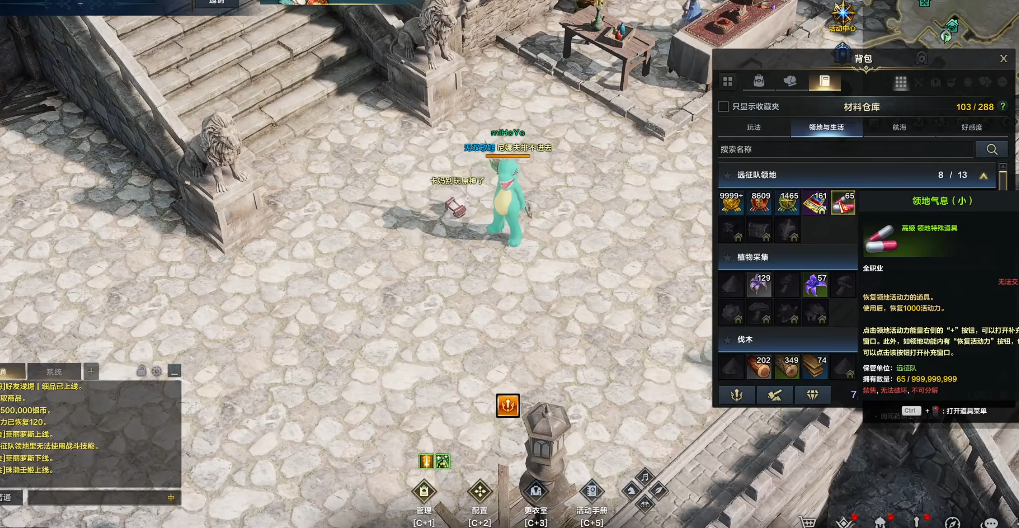
Task: Switch to the 玩法 tab
Action: click(753, 128)
